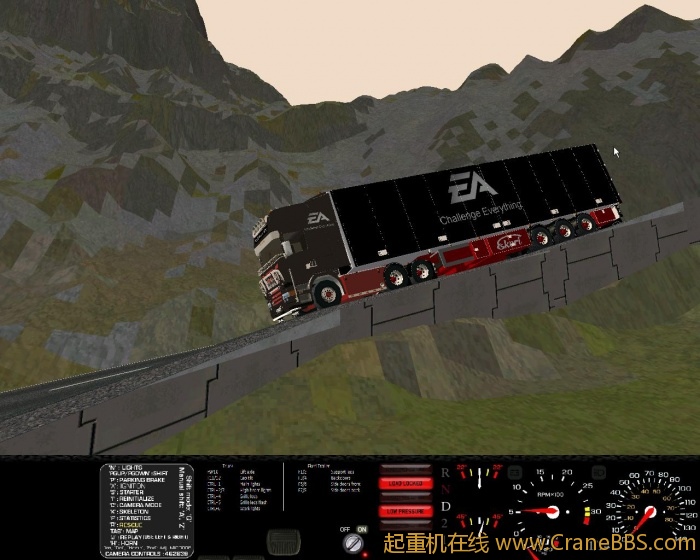
Task: Select the N neutral gear letter
Action: tap(444, 489)
